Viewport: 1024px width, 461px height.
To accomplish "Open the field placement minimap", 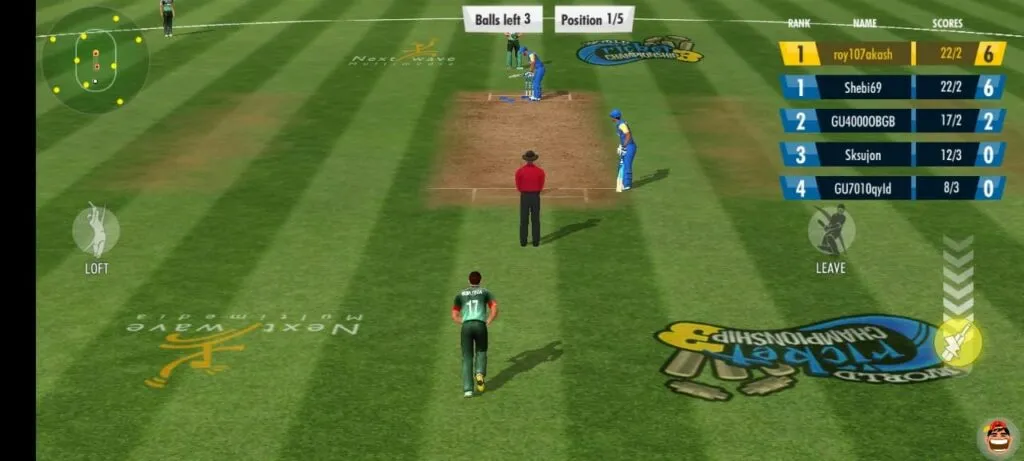I will [95, 59].
